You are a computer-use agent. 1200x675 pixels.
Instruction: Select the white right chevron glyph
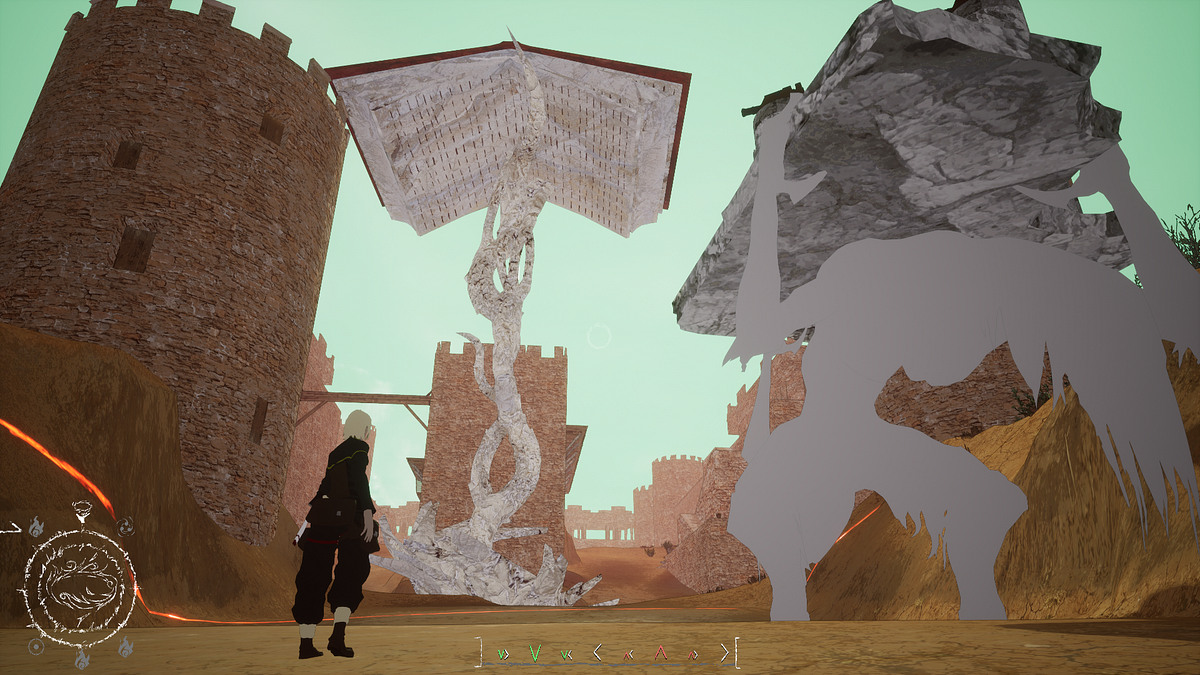tap(723, 653)
